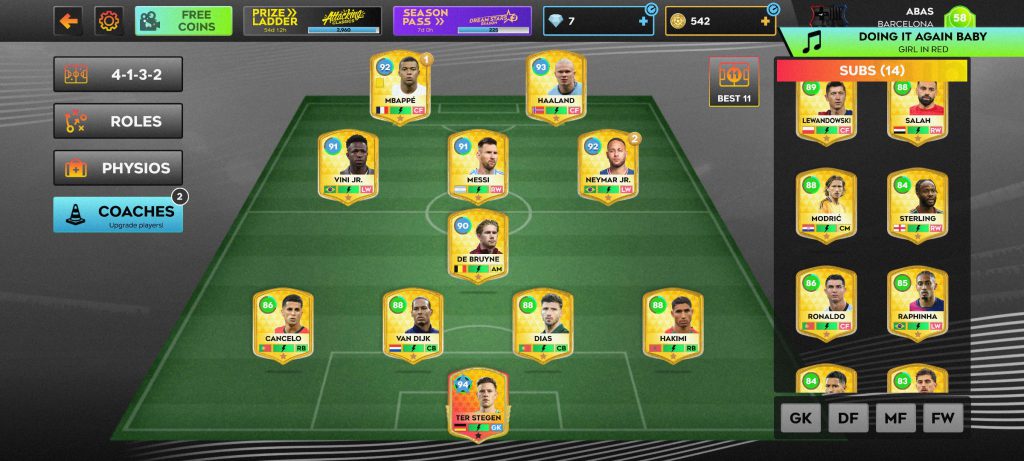Add more coins with the plus

point(767,21)
